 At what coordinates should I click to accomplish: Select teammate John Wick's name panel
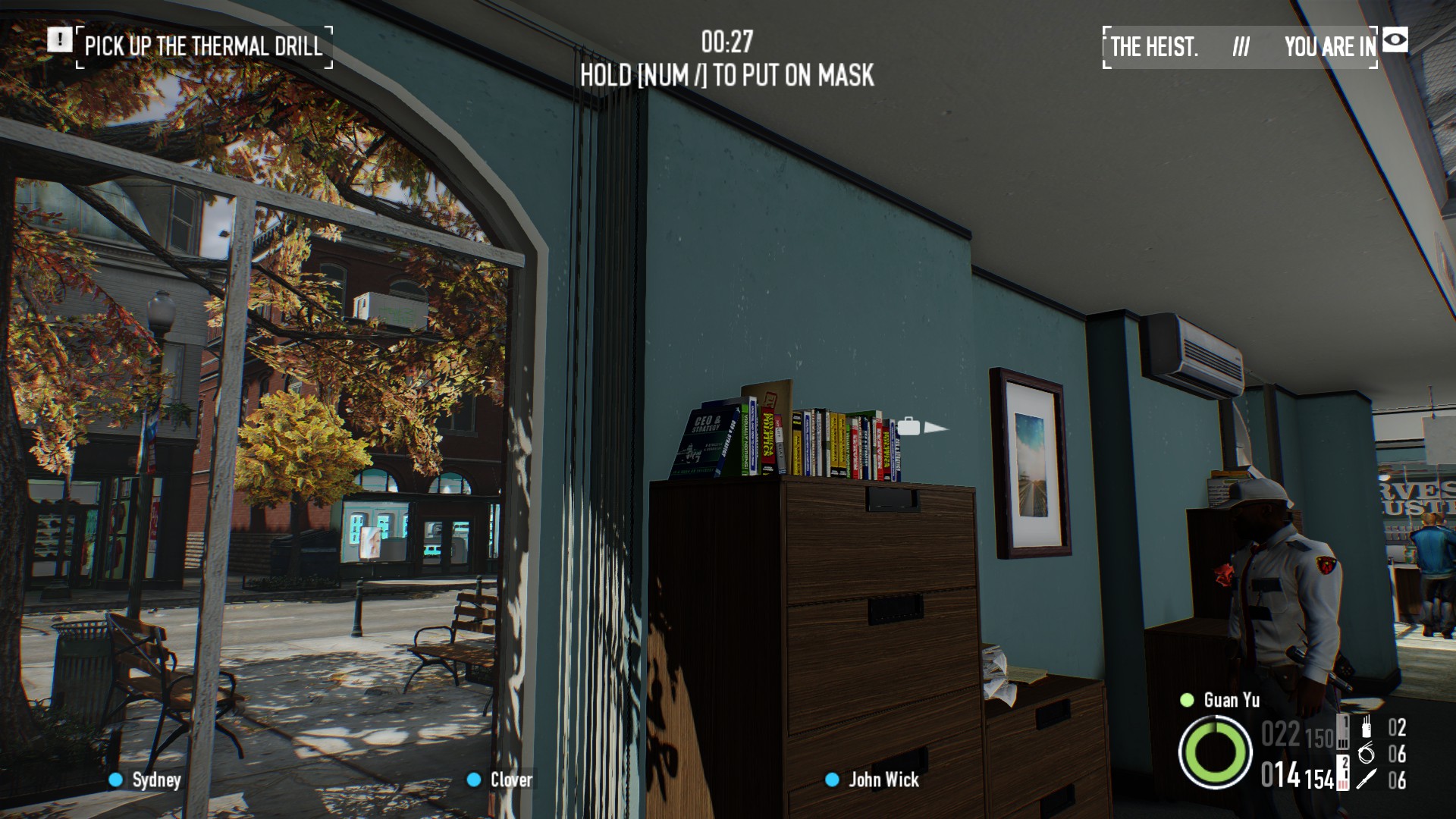point(873,780)
